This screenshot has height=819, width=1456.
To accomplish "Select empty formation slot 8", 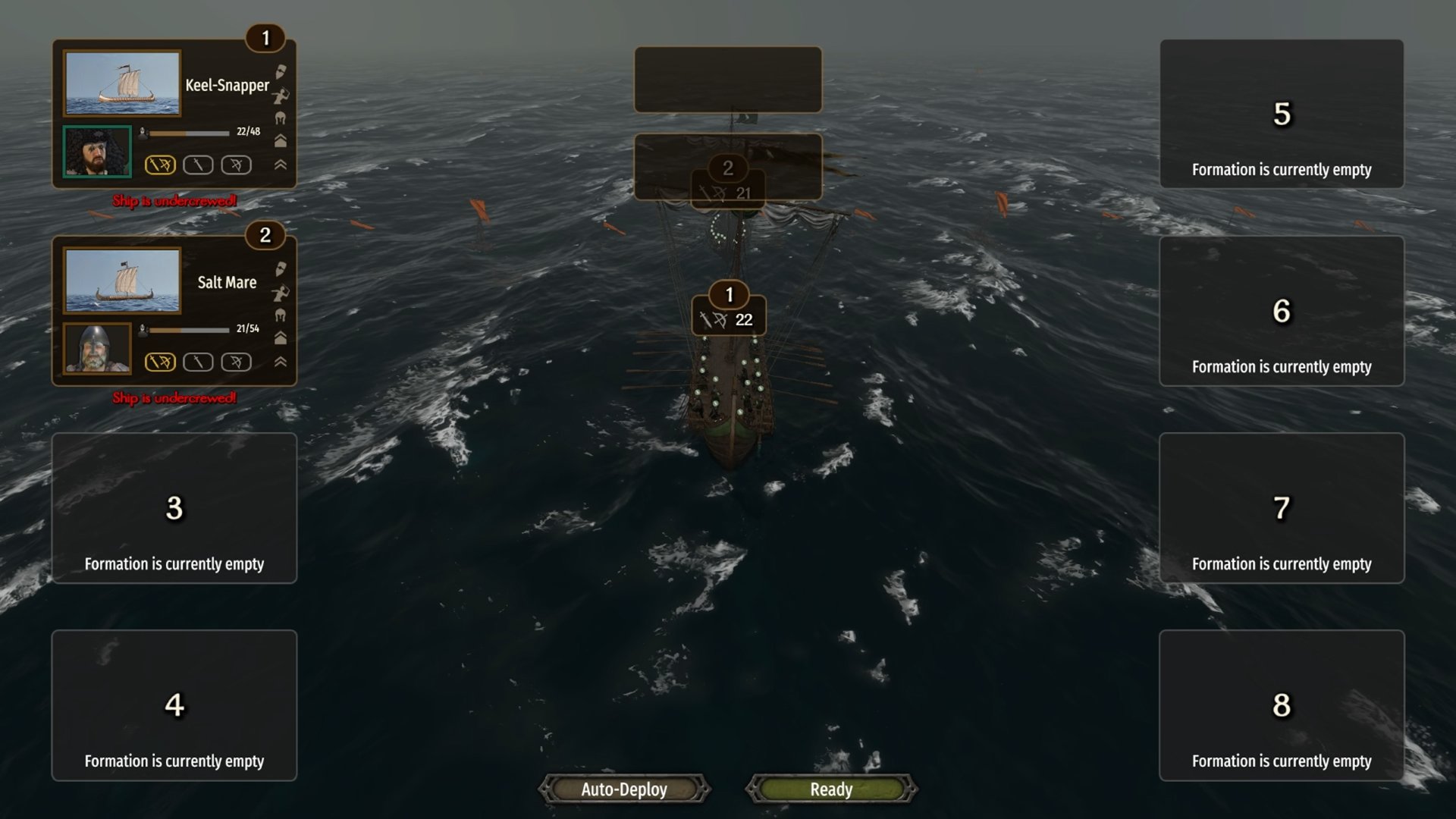I will (x=1282, y=705).
